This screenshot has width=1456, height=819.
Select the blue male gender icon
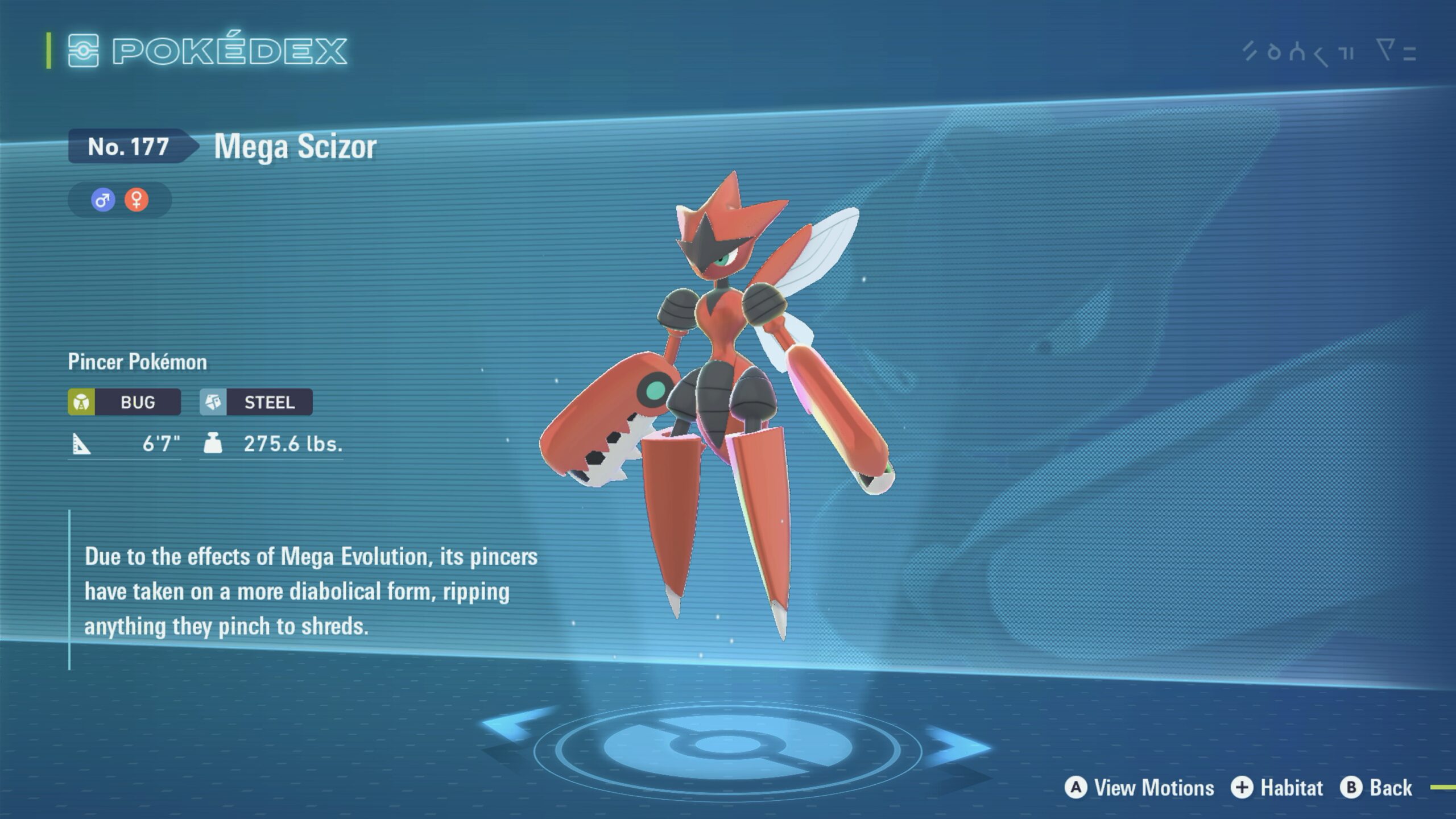(x=103, y=200)
